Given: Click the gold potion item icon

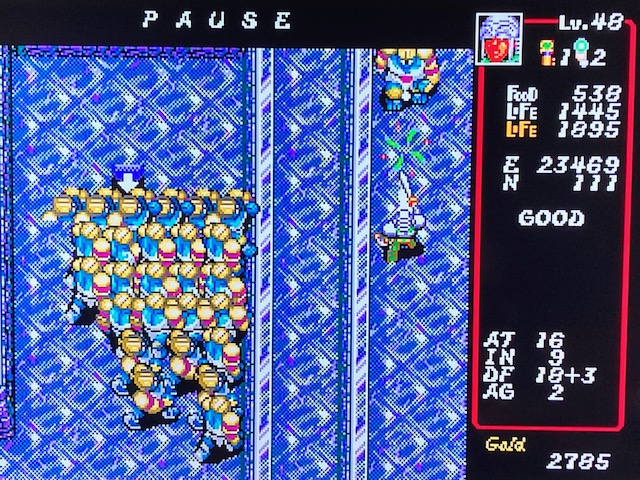Looking at the screenshot, I should [549, 49].
